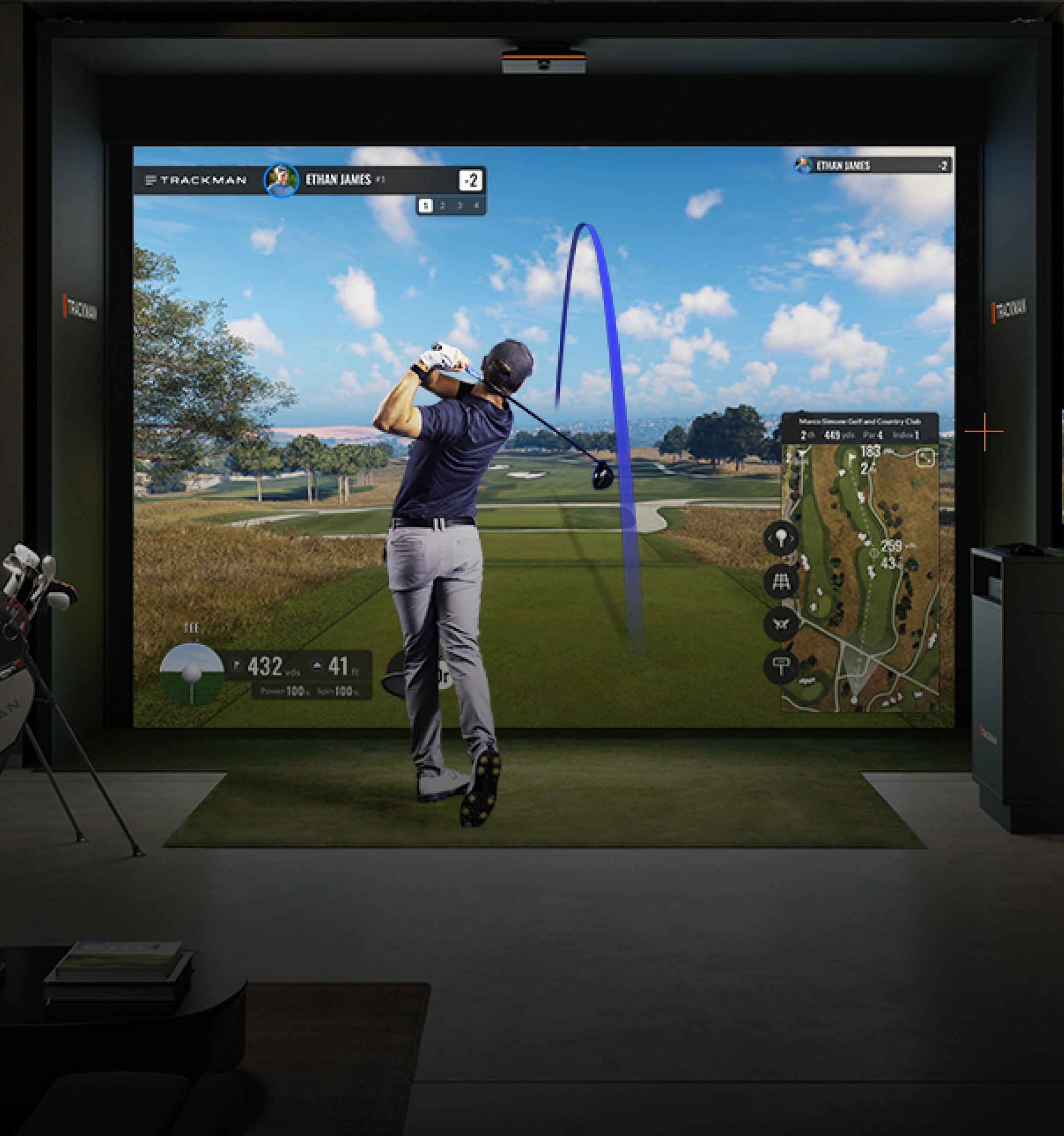Switch to player slot 2

(x=443, y=206)
